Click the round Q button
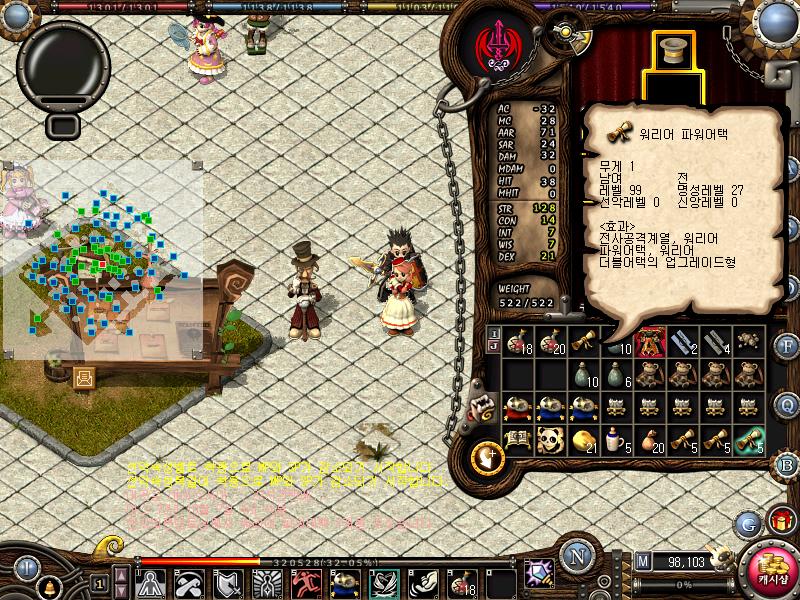 tap(786, 404)
